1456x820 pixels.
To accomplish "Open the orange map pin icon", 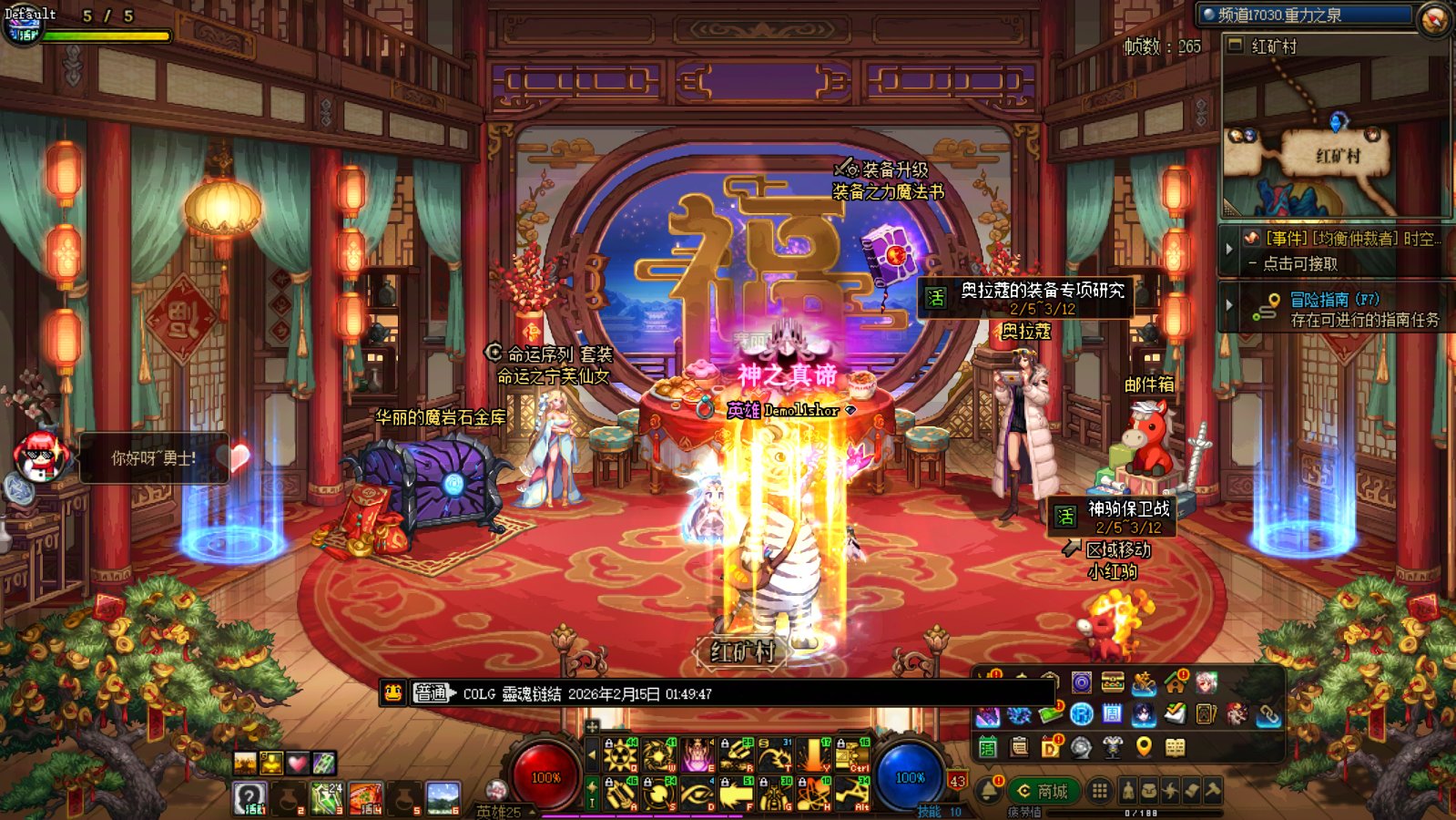I will [1144, 748].
